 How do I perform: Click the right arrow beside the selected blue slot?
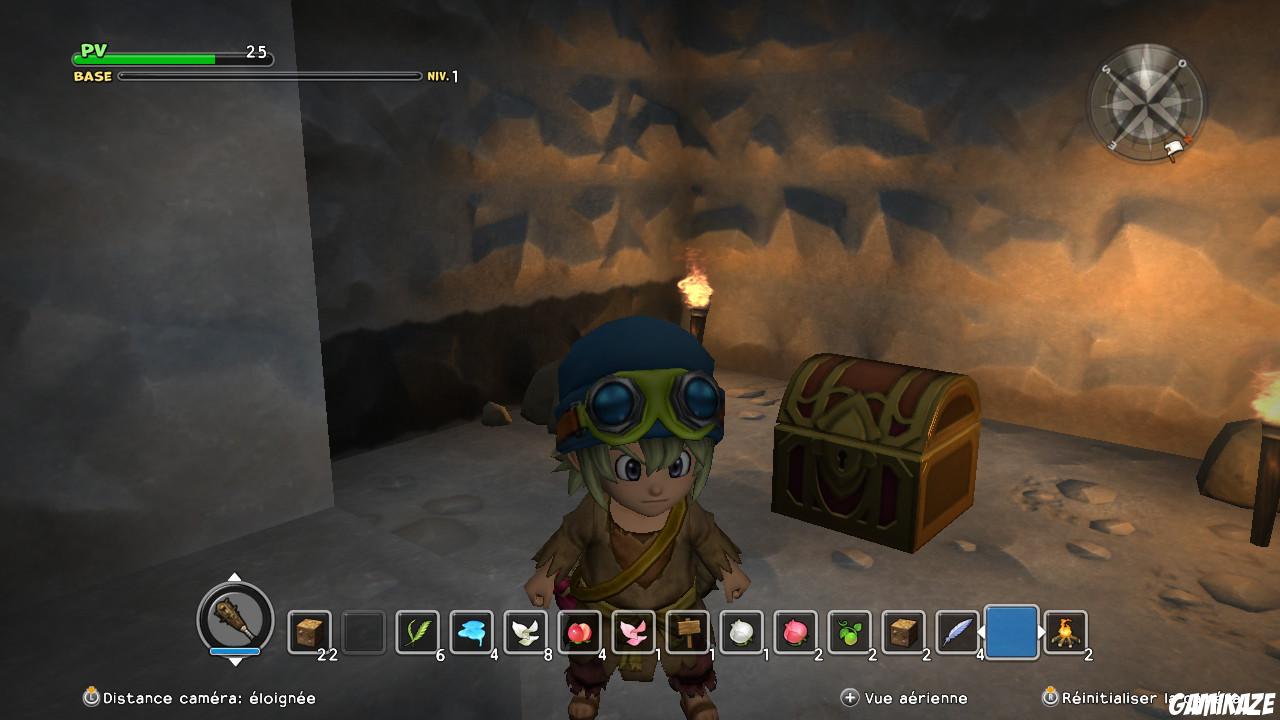coord(1043,630)
